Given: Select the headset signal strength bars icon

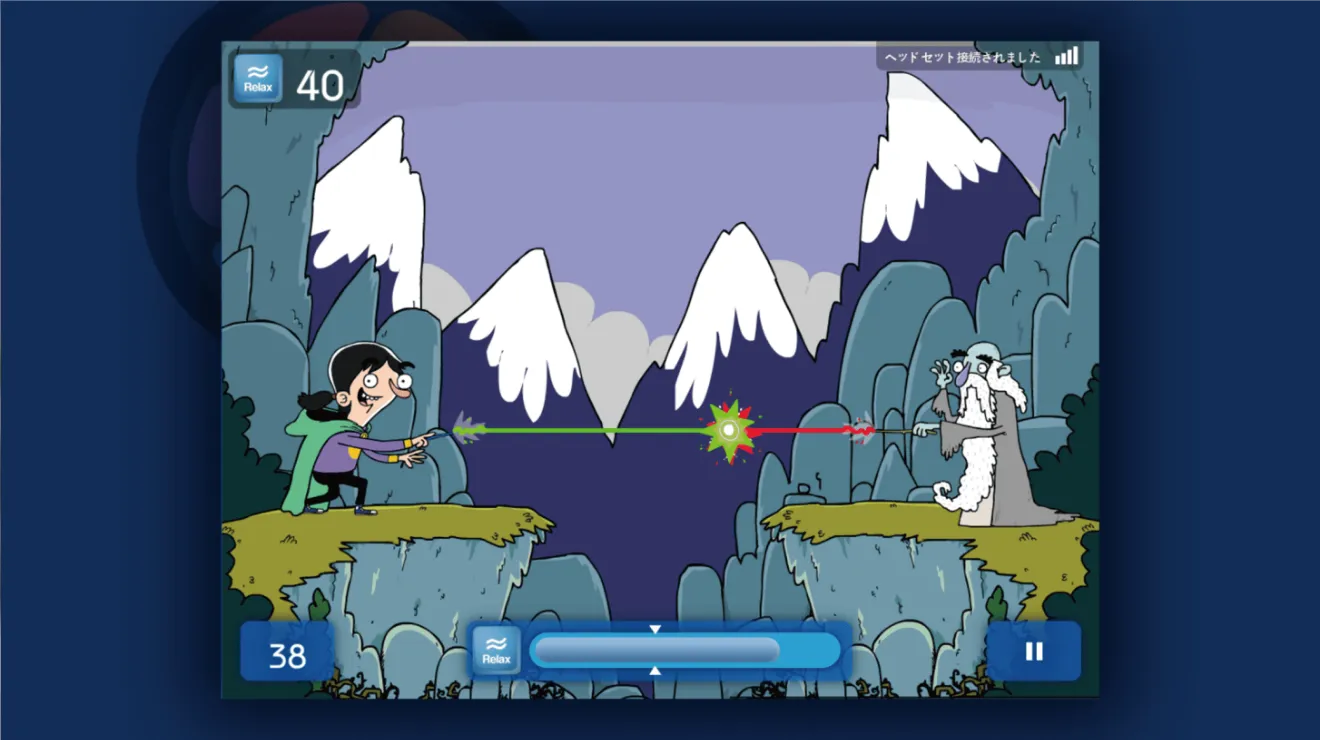Looking at the screenshot, I should tap(1066, 56).
